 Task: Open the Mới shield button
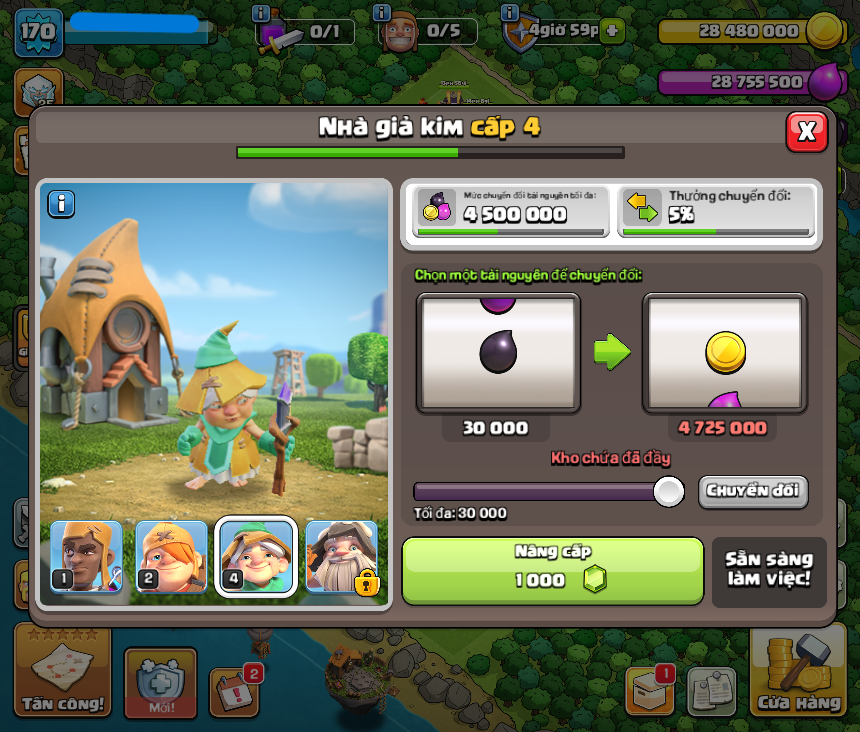click(x=160, y=683)
